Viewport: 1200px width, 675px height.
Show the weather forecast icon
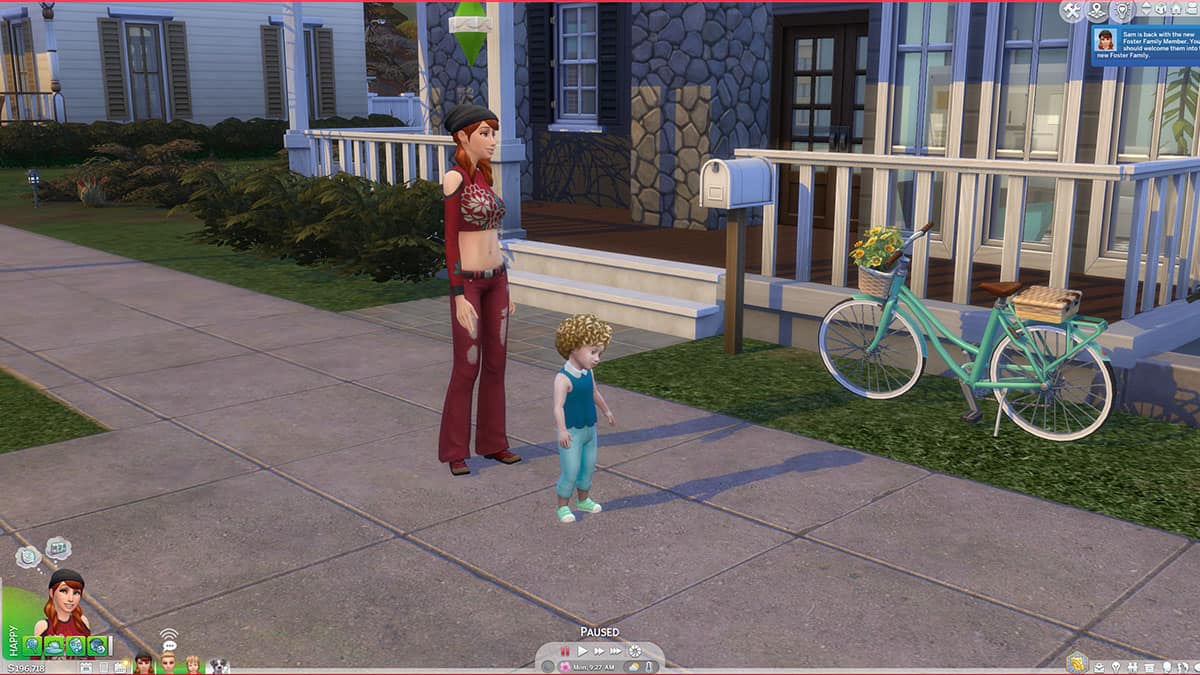633,667
